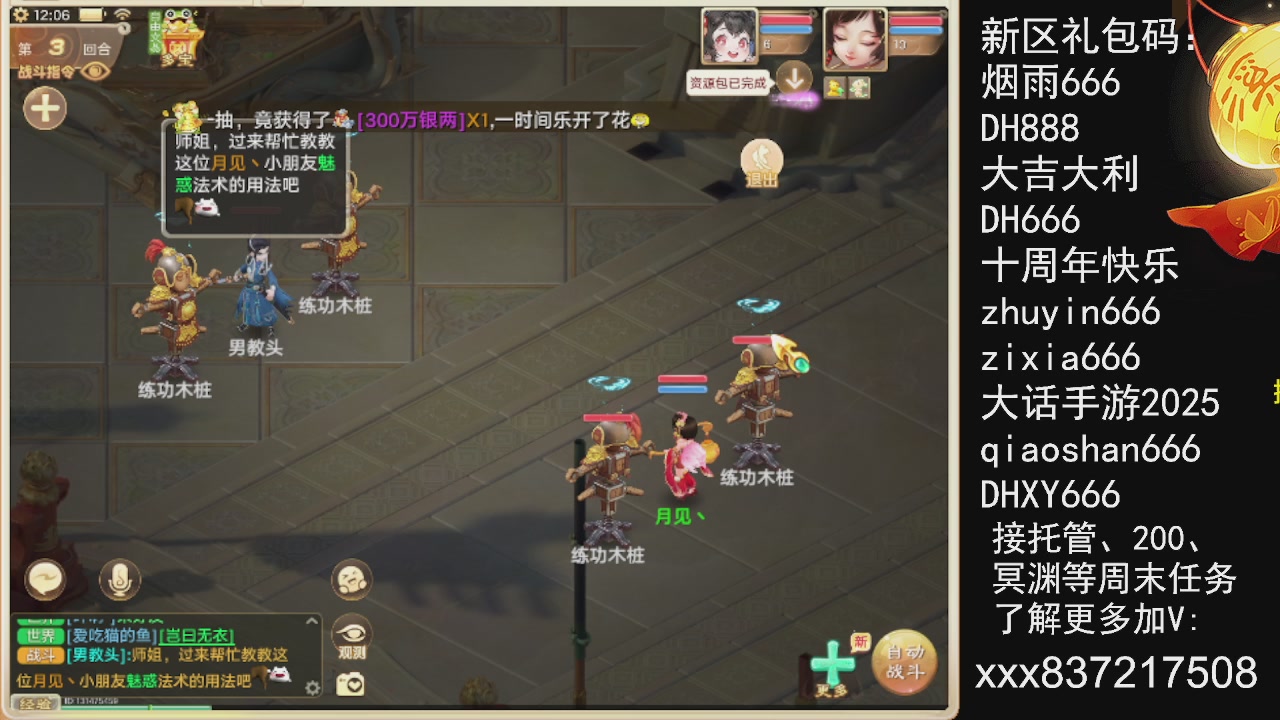Click the 追出 circular button
Viewport: 1280px width, 720px height.
(x=761, y=160)
